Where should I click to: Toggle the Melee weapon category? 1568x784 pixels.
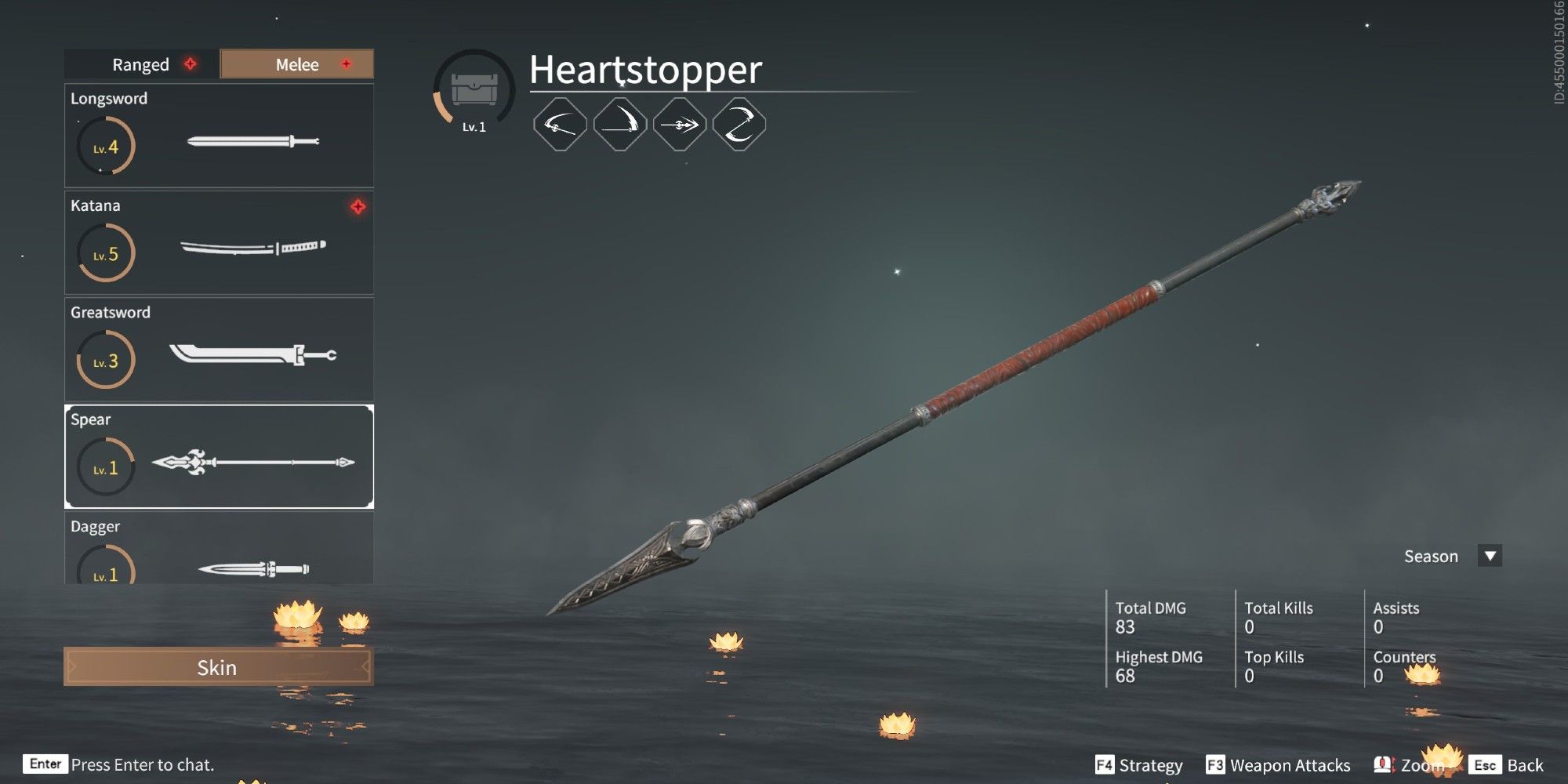[296, 64]
